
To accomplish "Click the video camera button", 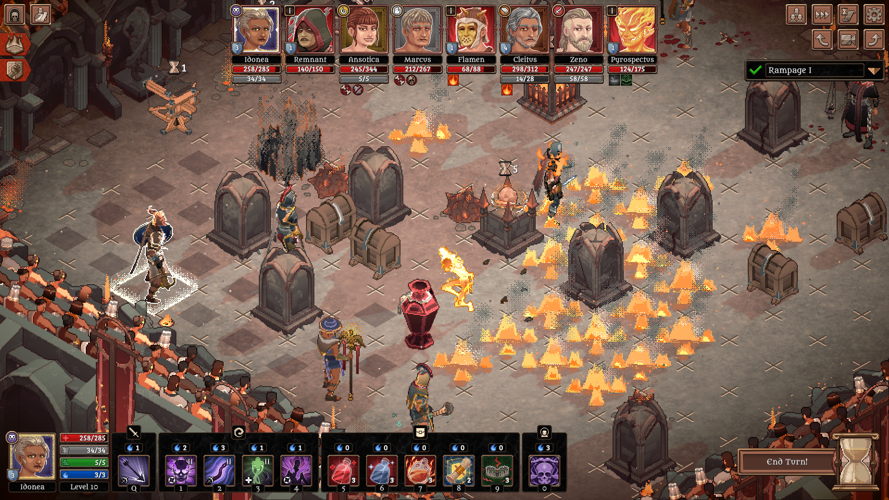I will (x=847, y=39).
